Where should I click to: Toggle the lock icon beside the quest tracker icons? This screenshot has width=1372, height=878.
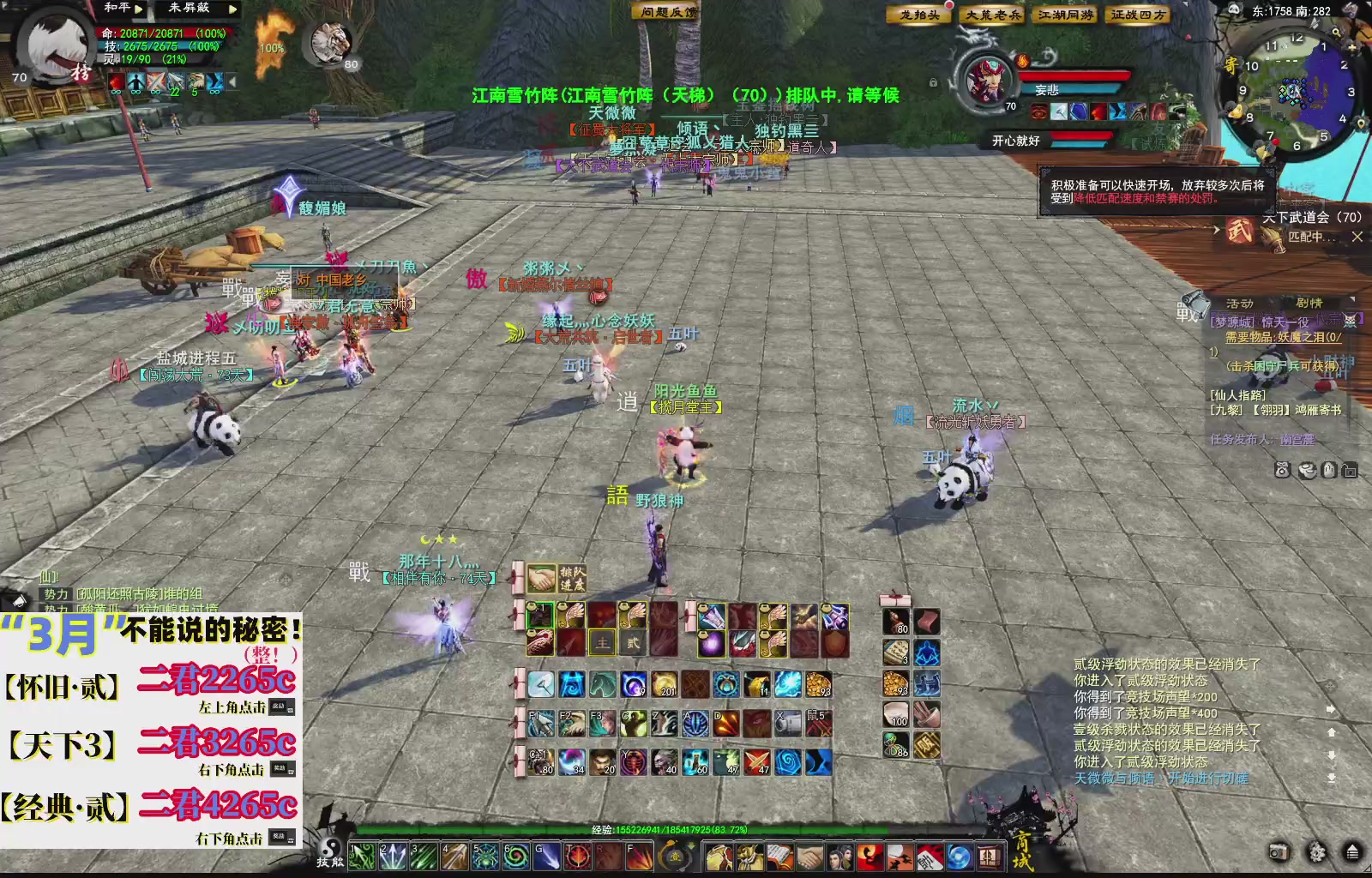pyautogui.click(x=1348, y=469)
